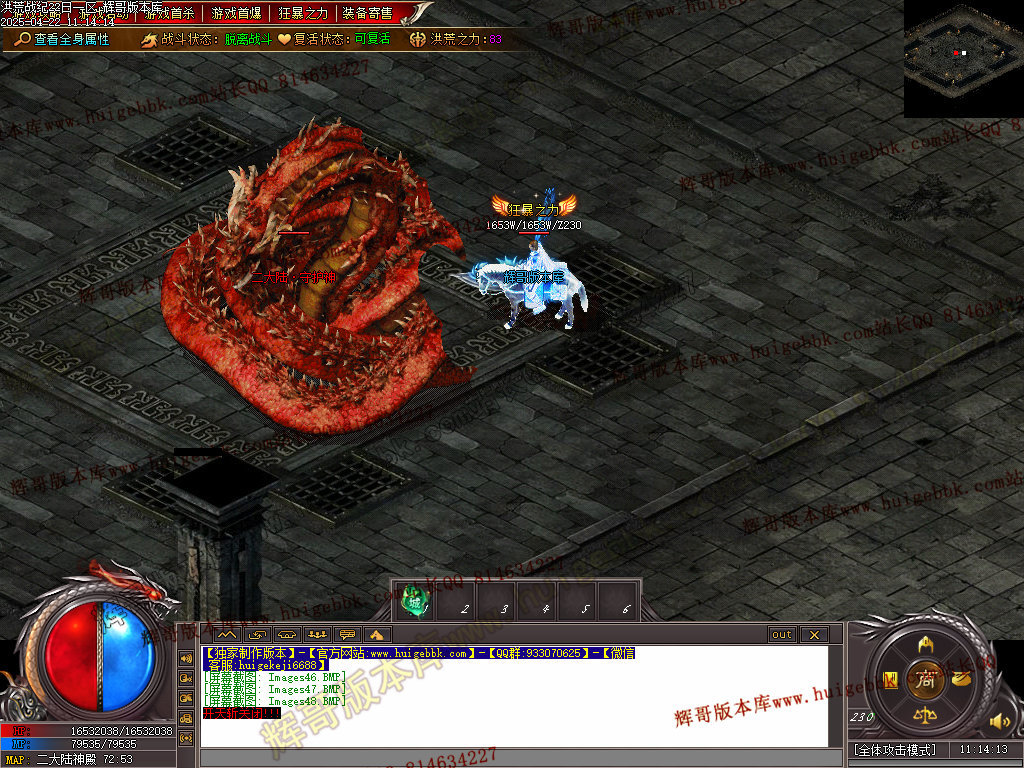The width and height of the screenshot is (1024, 768).
Task: Open the 装备寄售 consignment menu
Action: click(x=367, y=13)
